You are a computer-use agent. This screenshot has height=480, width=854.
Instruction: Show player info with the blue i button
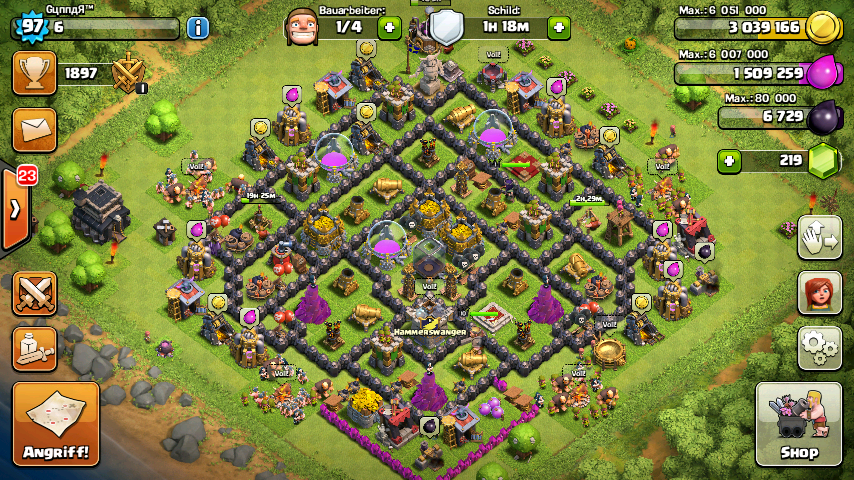pyautogui.click(x=198, y=27)
